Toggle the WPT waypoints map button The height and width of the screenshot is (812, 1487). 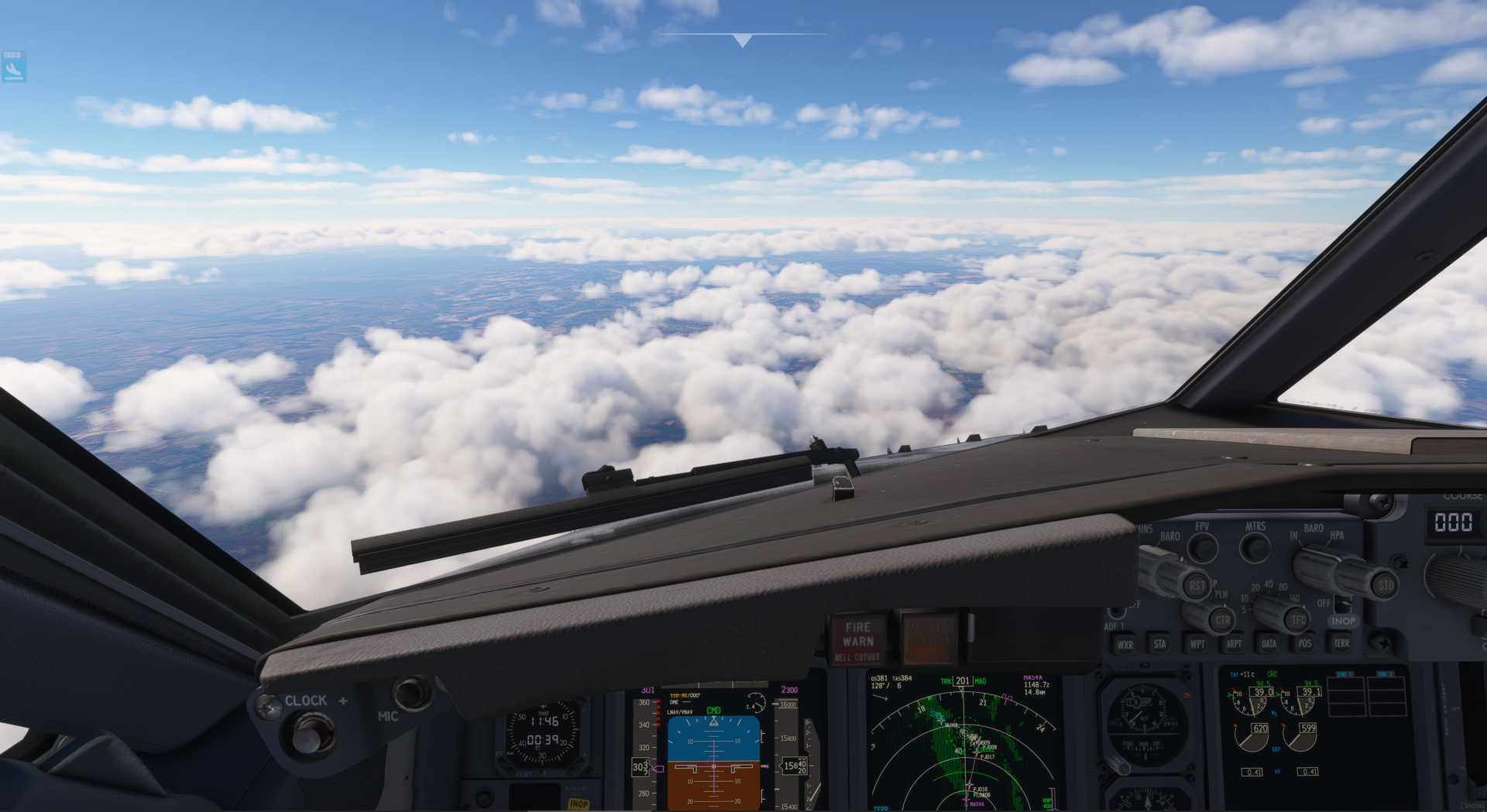(1197, 643)
